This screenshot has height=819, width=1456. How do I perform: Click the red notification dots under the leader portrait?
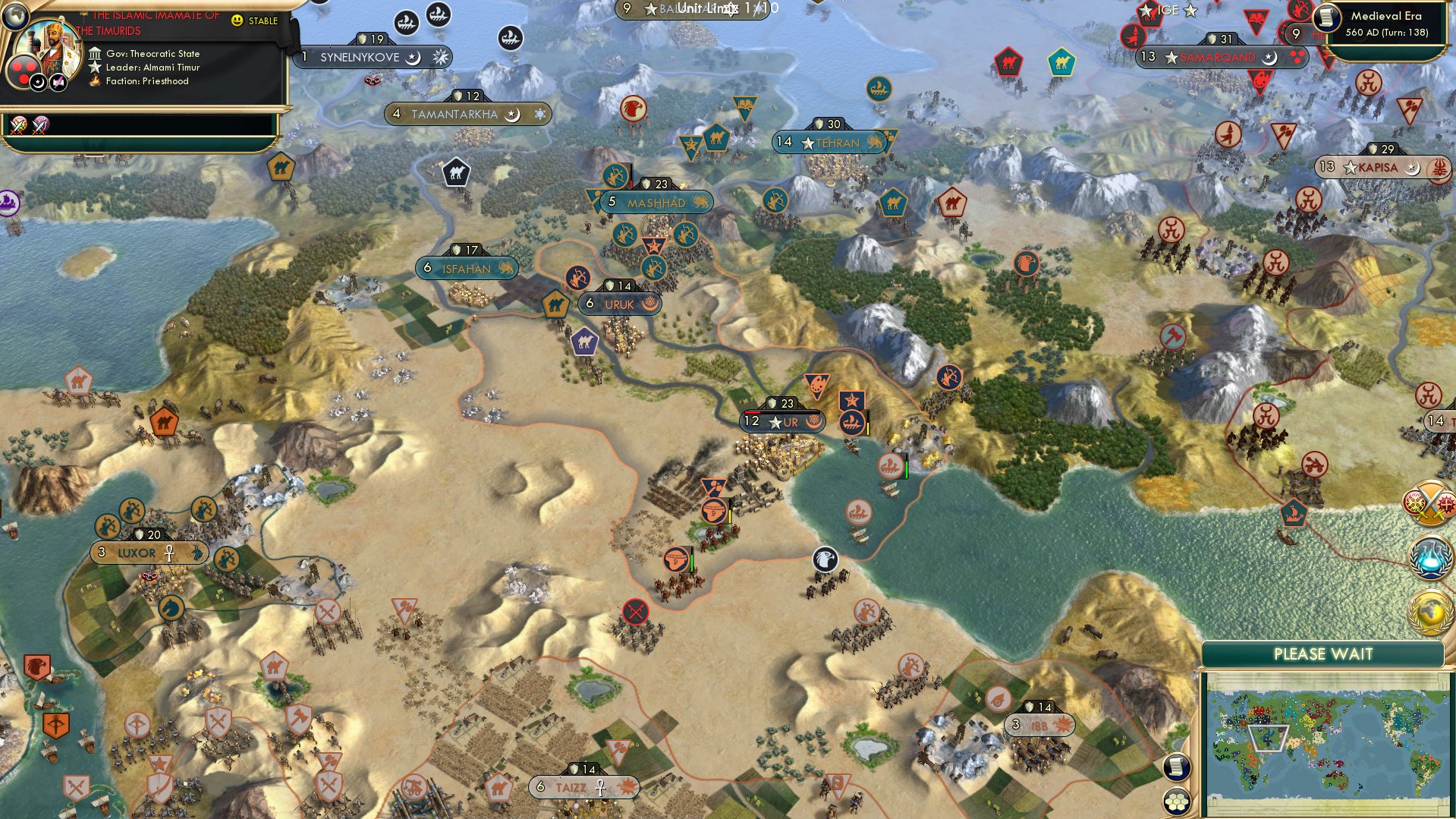24,71
